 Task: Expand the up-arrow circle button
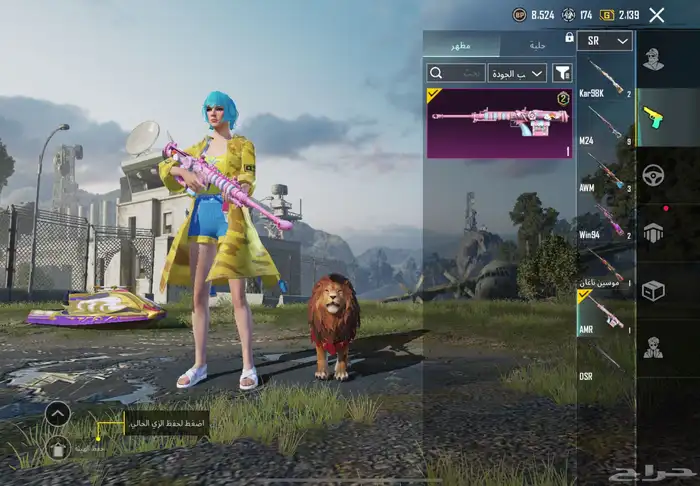pos(58,412)
